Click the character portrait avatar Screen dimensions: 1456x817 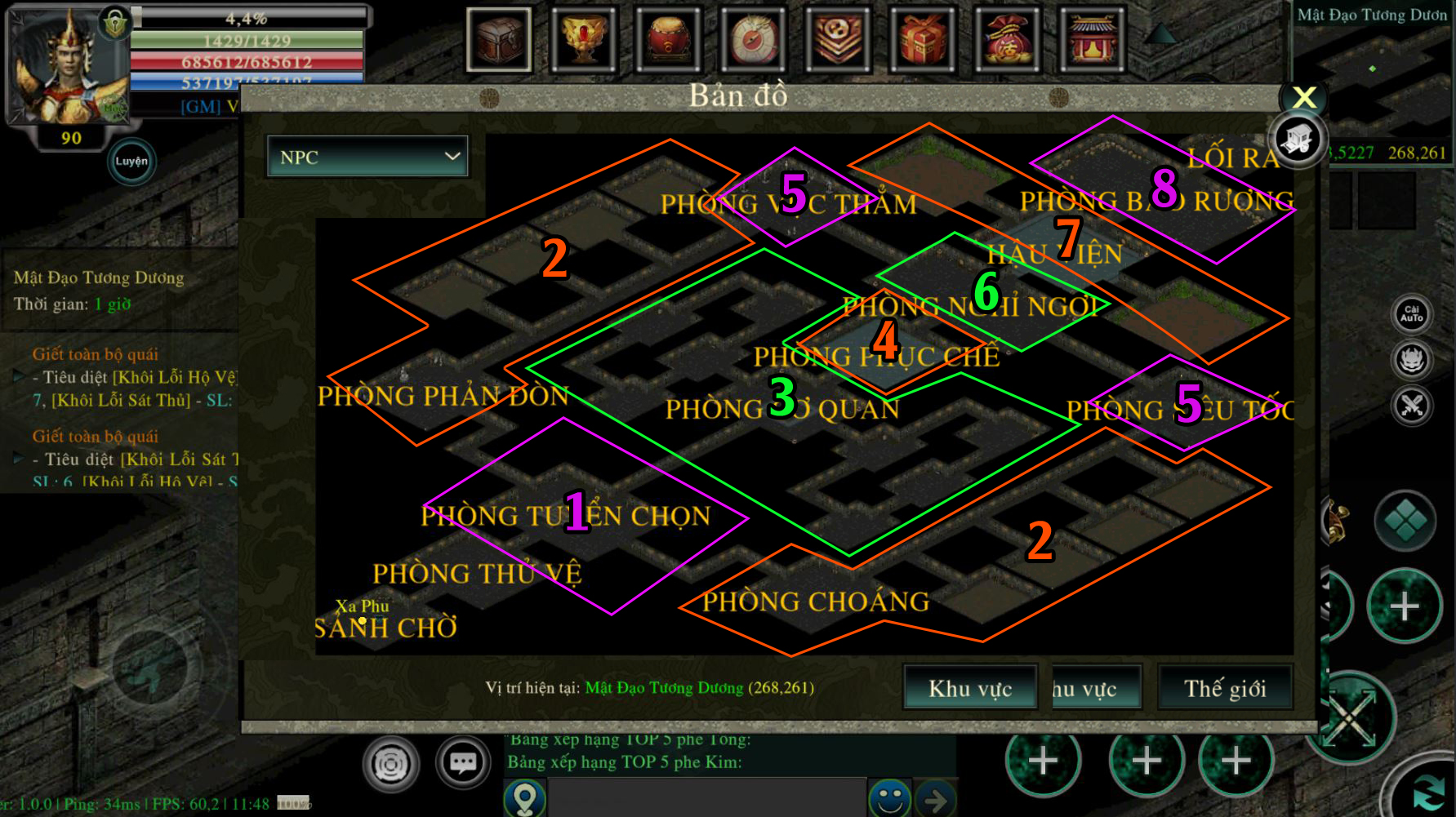coord(67,65)
